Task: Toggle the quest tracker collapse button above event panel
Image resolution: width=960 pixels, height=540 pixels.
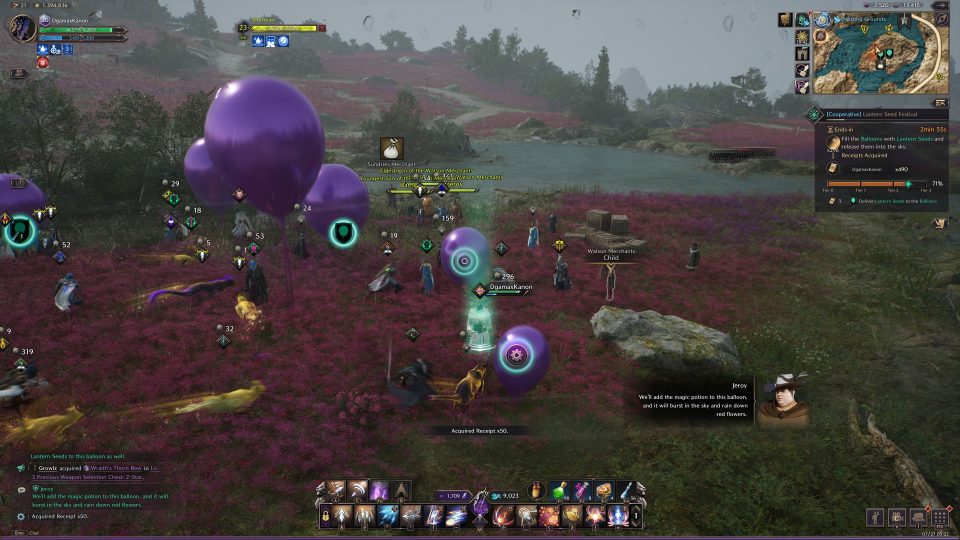Action: [939, 102]
